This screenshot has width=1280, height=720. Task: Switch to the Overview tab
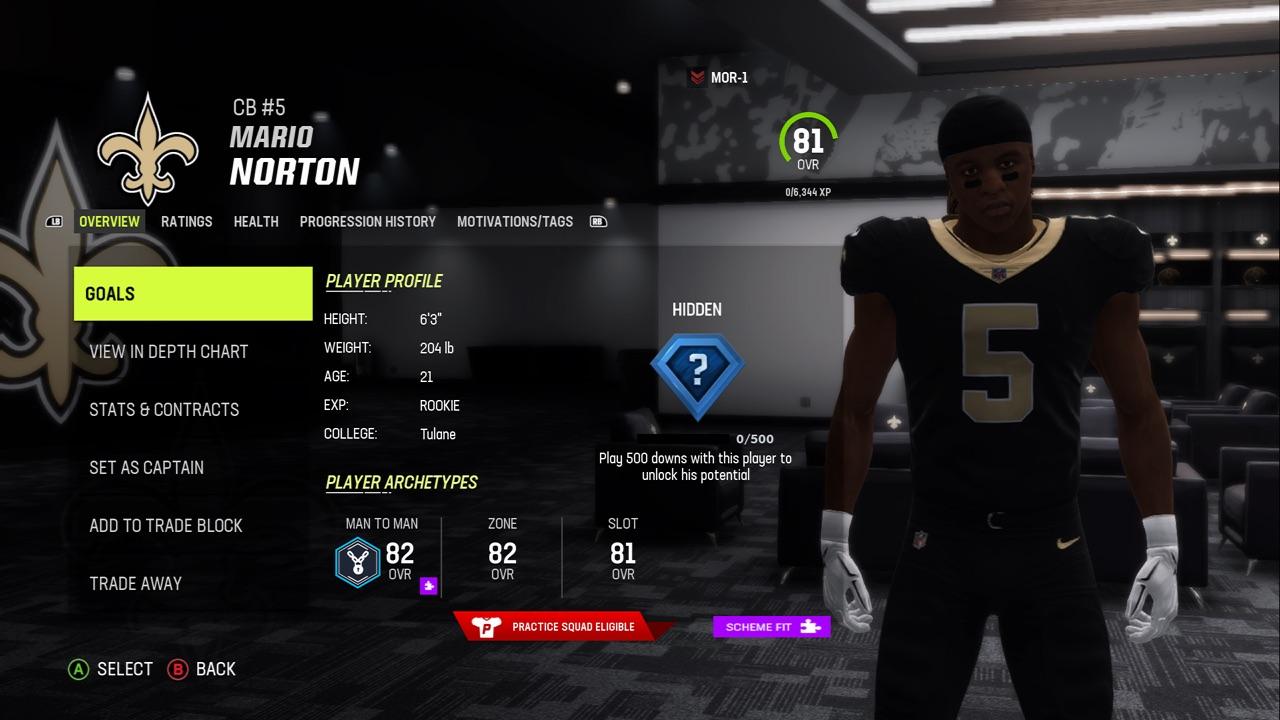[109, 221]
